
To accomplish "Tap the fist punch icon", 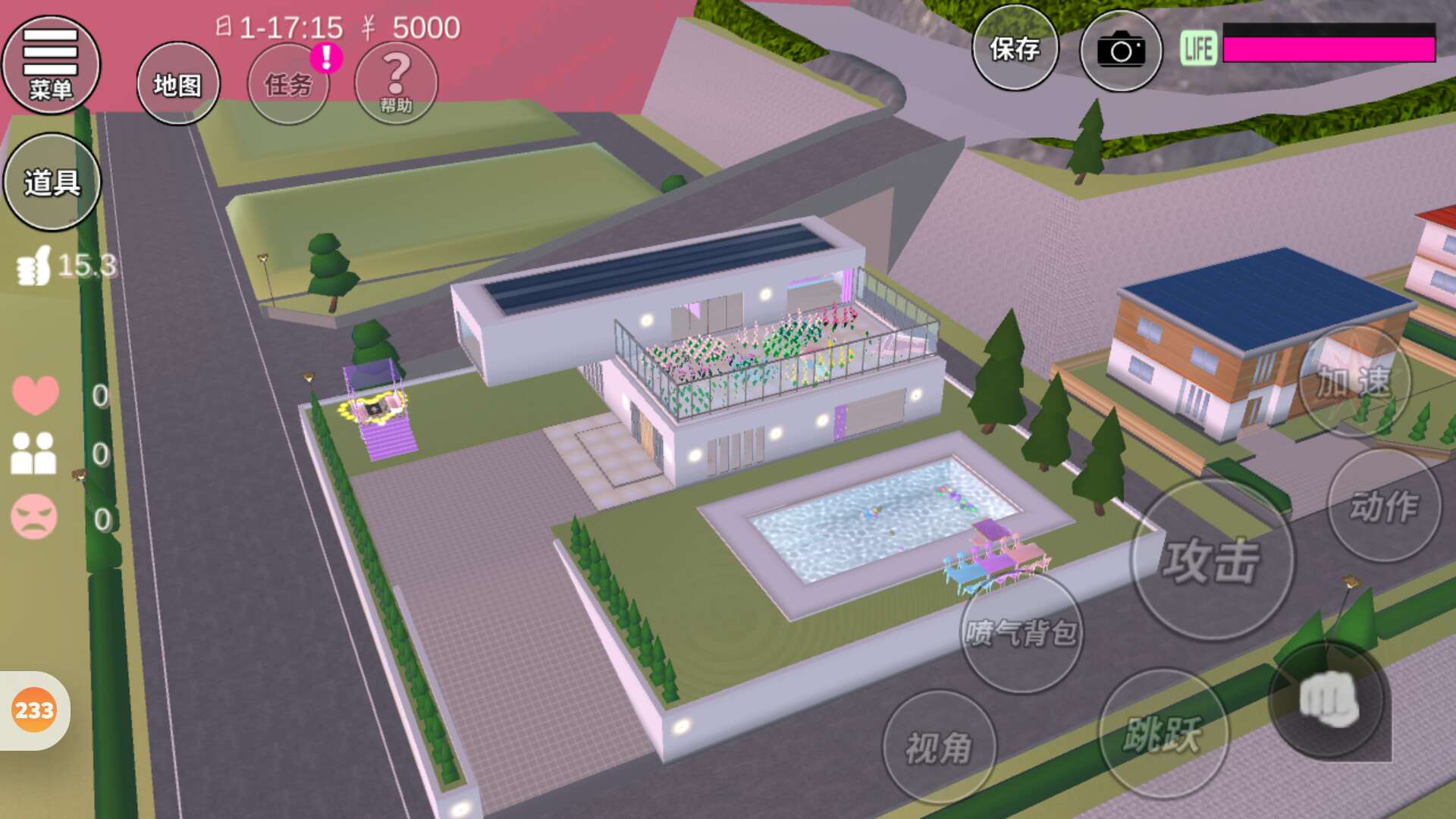I will click(x=1329, y=699).
